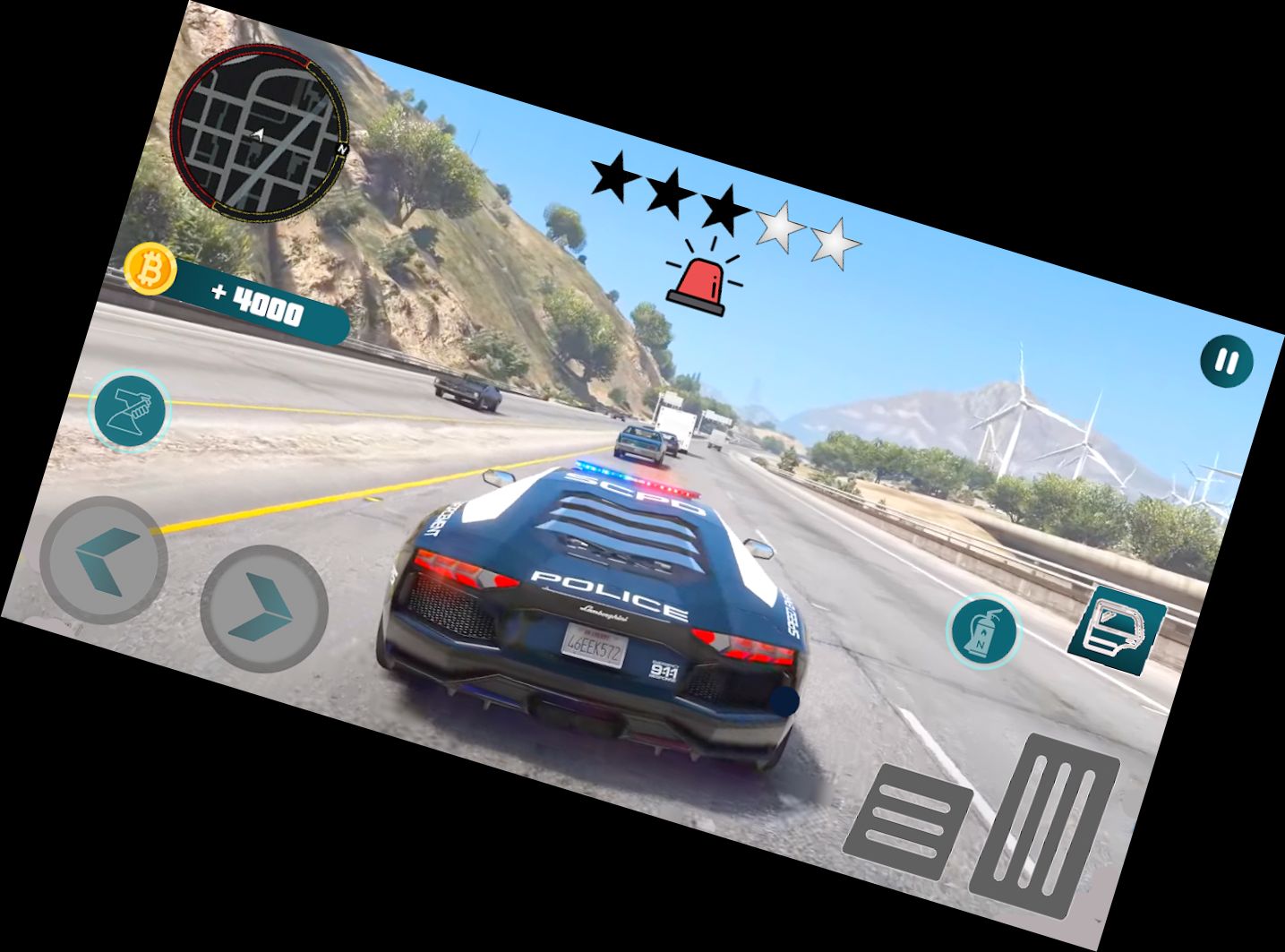
Task: Steer left with the left arrow button
Action: (104, 560)
